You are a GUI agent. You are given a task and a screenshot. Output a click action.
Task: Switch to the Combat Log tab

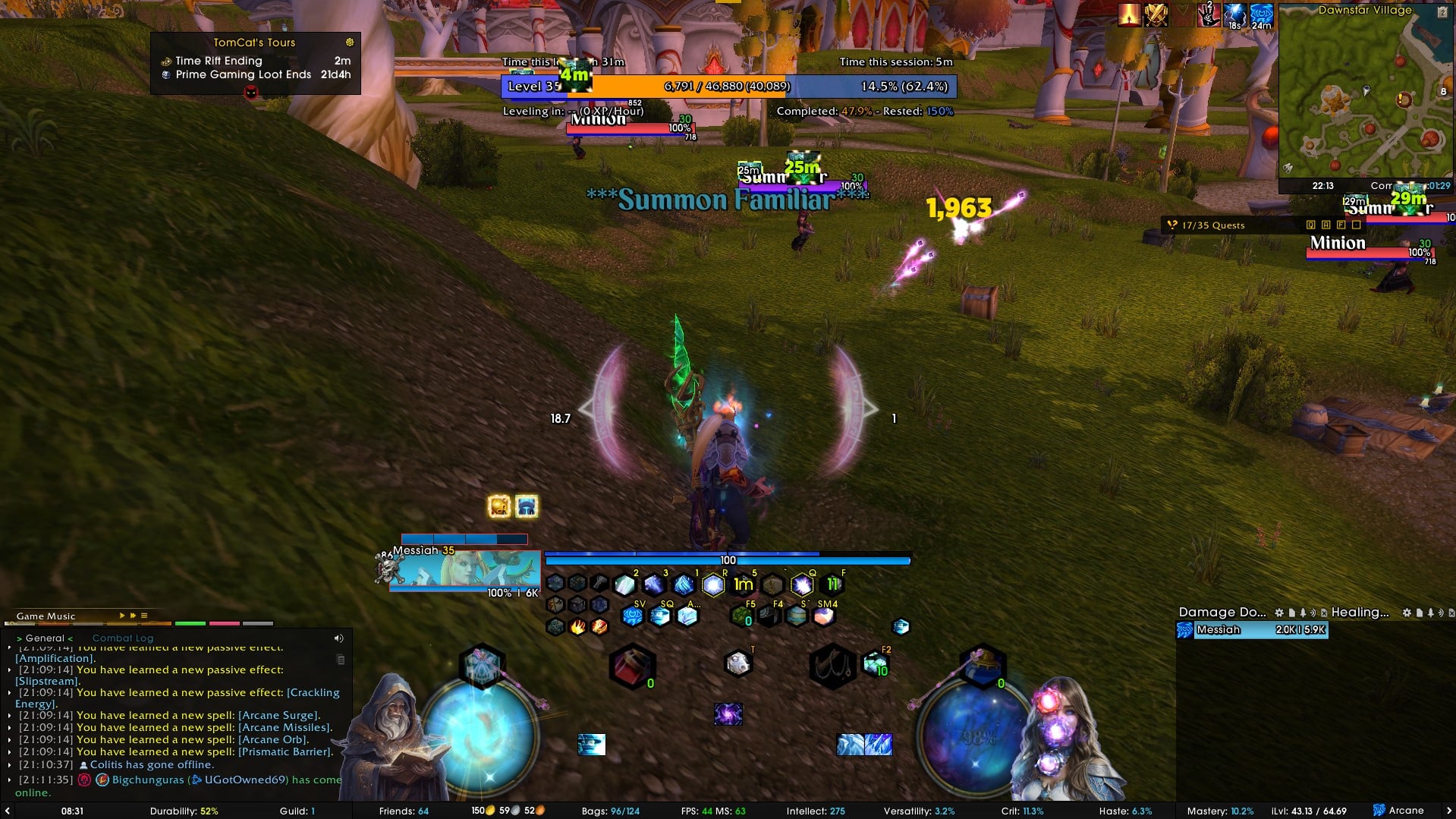[x=122, y=638]
